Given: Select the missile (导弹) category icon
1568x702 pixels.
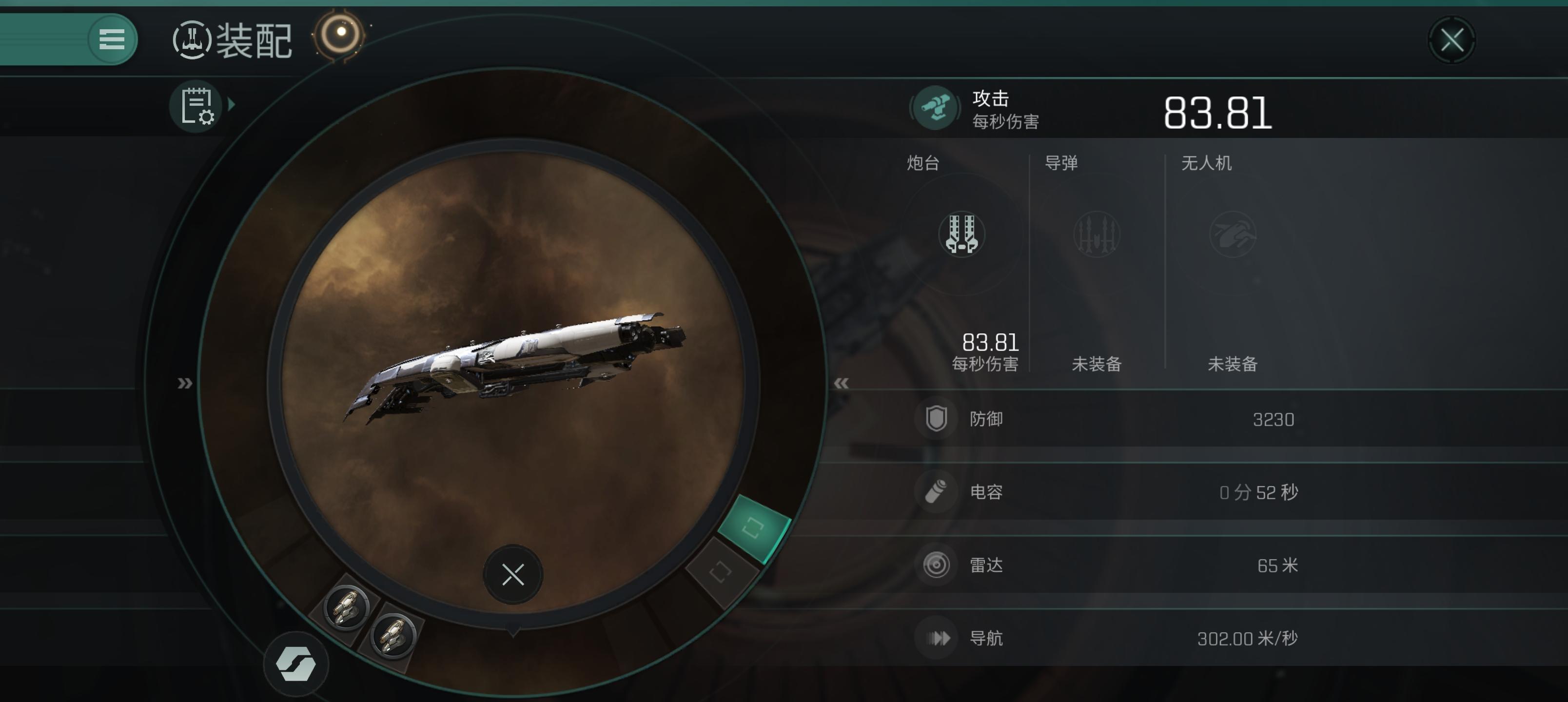Looking at the screenshot, I should click(x=1096, y=234).
